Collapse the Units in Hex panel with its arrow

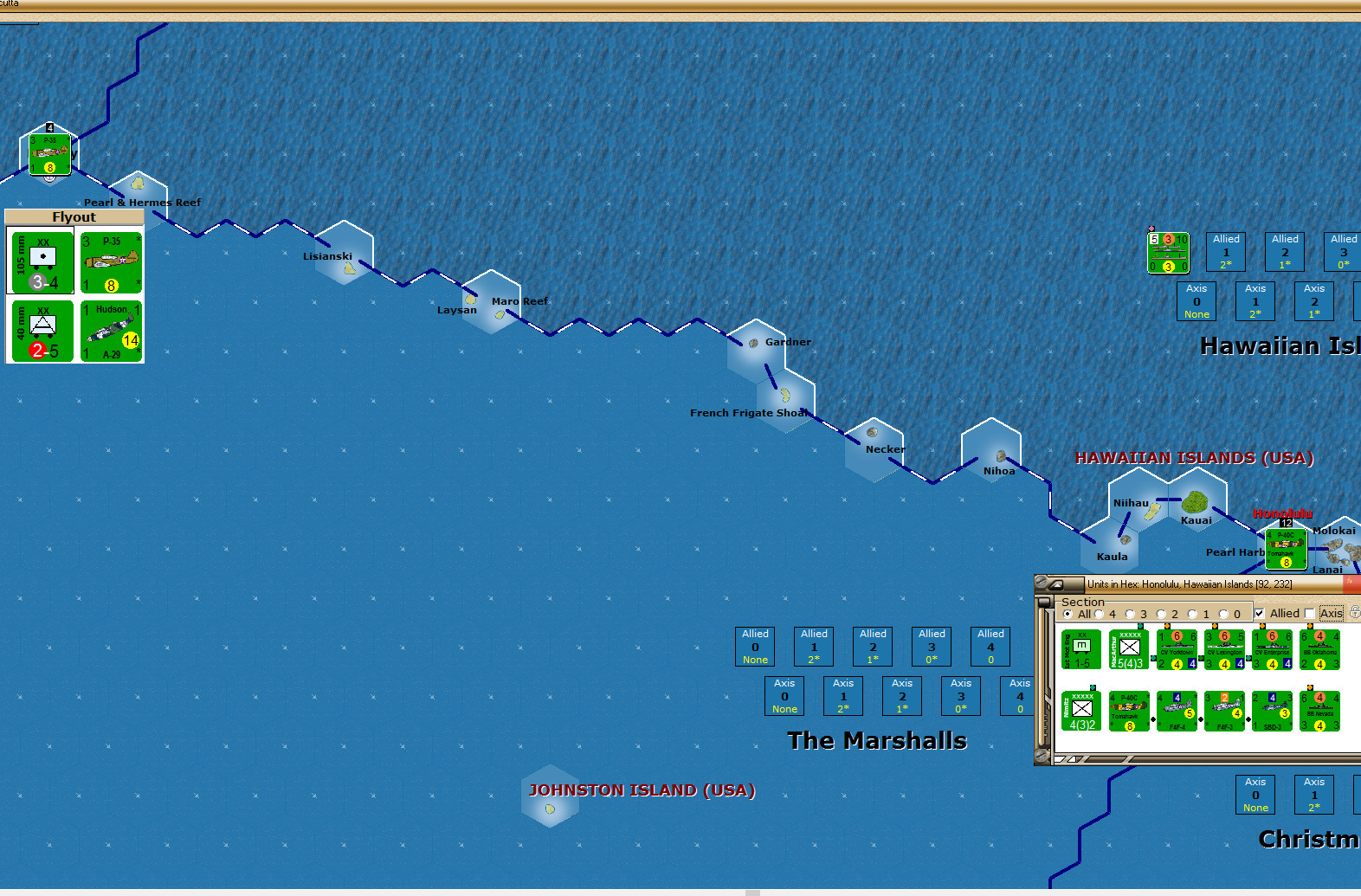click(x=1056, y=584)
